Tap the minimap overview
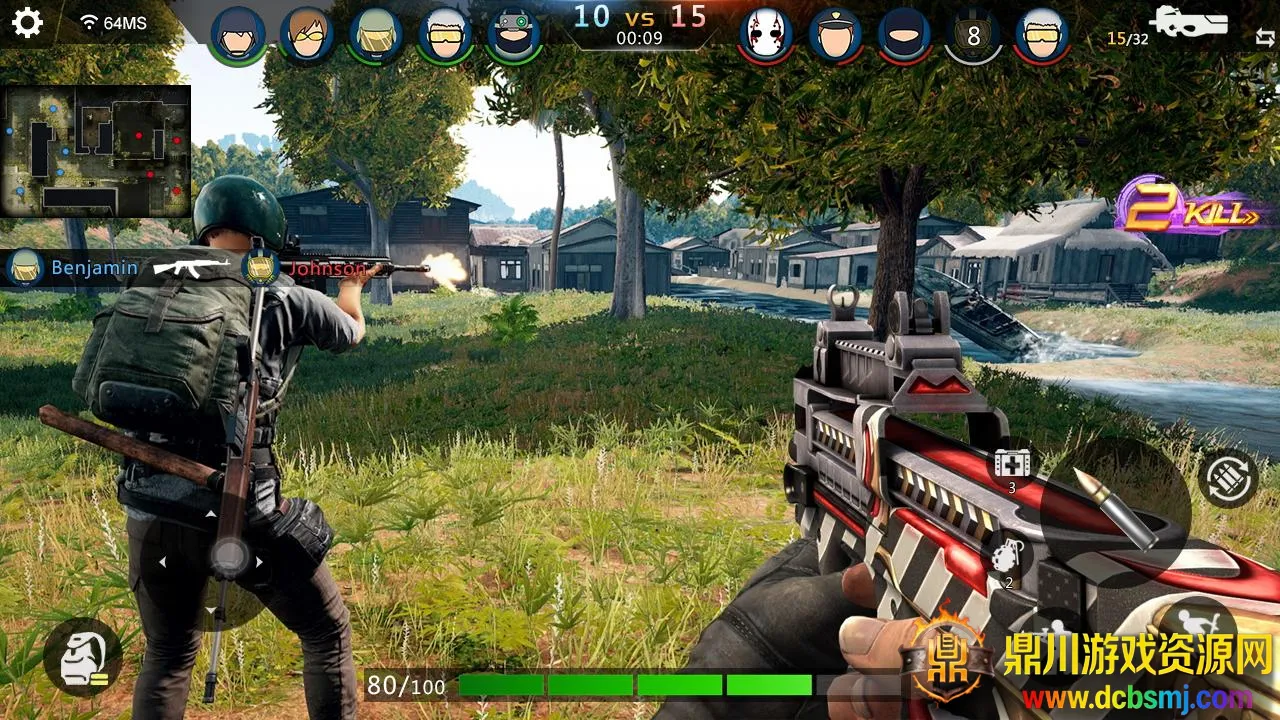The height and width of the screenshot is (720, 1280). [x=96, y=151]
